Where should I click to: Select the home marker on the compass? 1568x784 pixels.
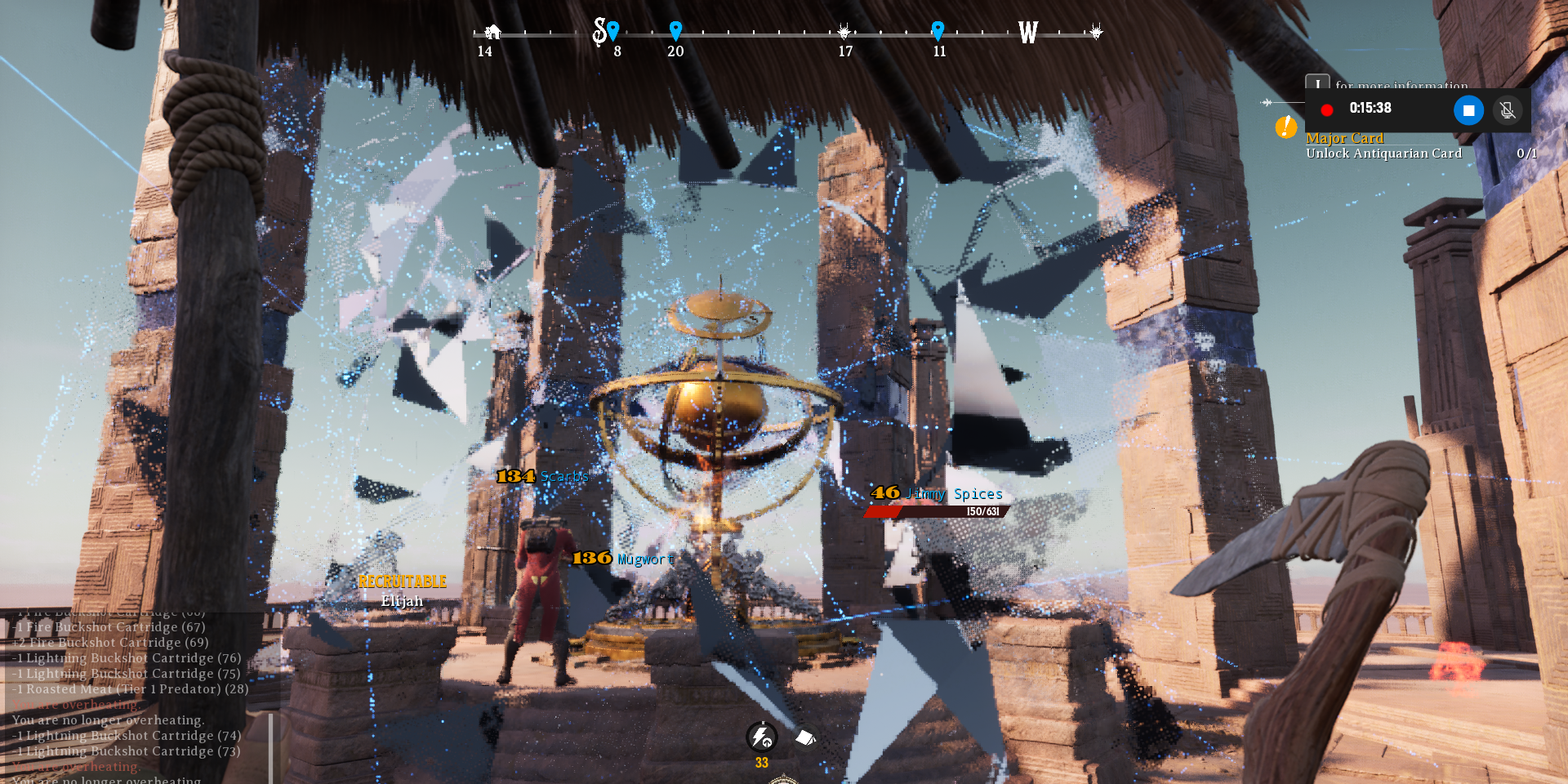[492, 32]
